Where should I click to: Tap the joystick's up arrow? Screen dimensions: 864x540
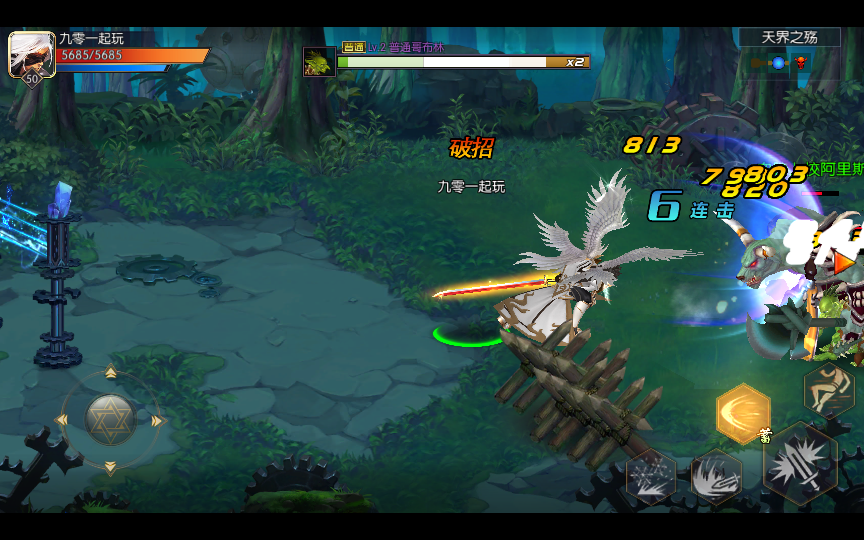[x=110, y=374]
